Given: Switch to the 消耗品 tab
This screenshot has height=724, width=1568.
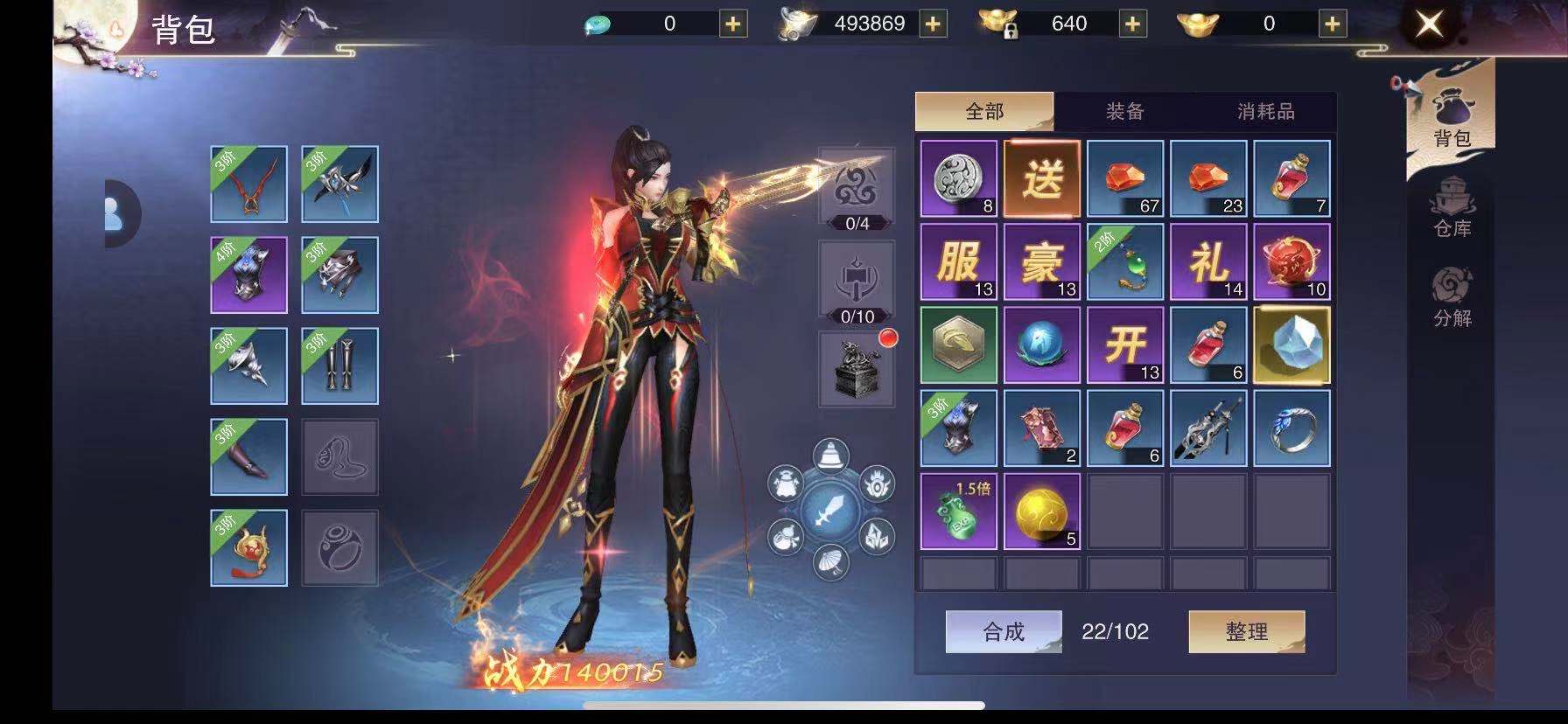Looking at the screenshot, I should (x=1265, y=111).
